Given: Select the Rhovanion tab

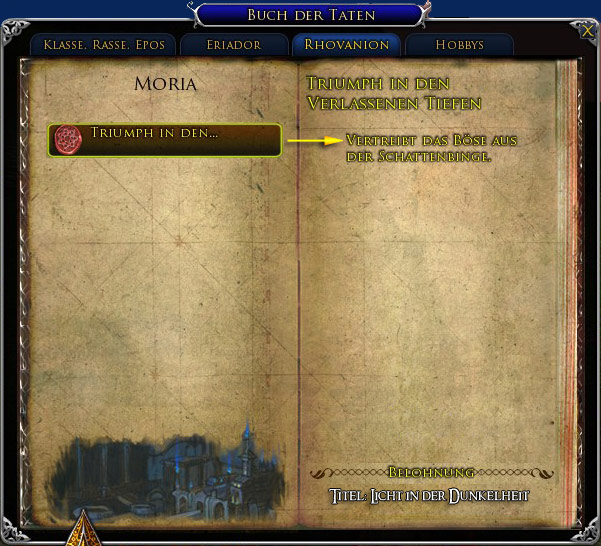Looking at the screenshot, I should click(x=346, y=45).
